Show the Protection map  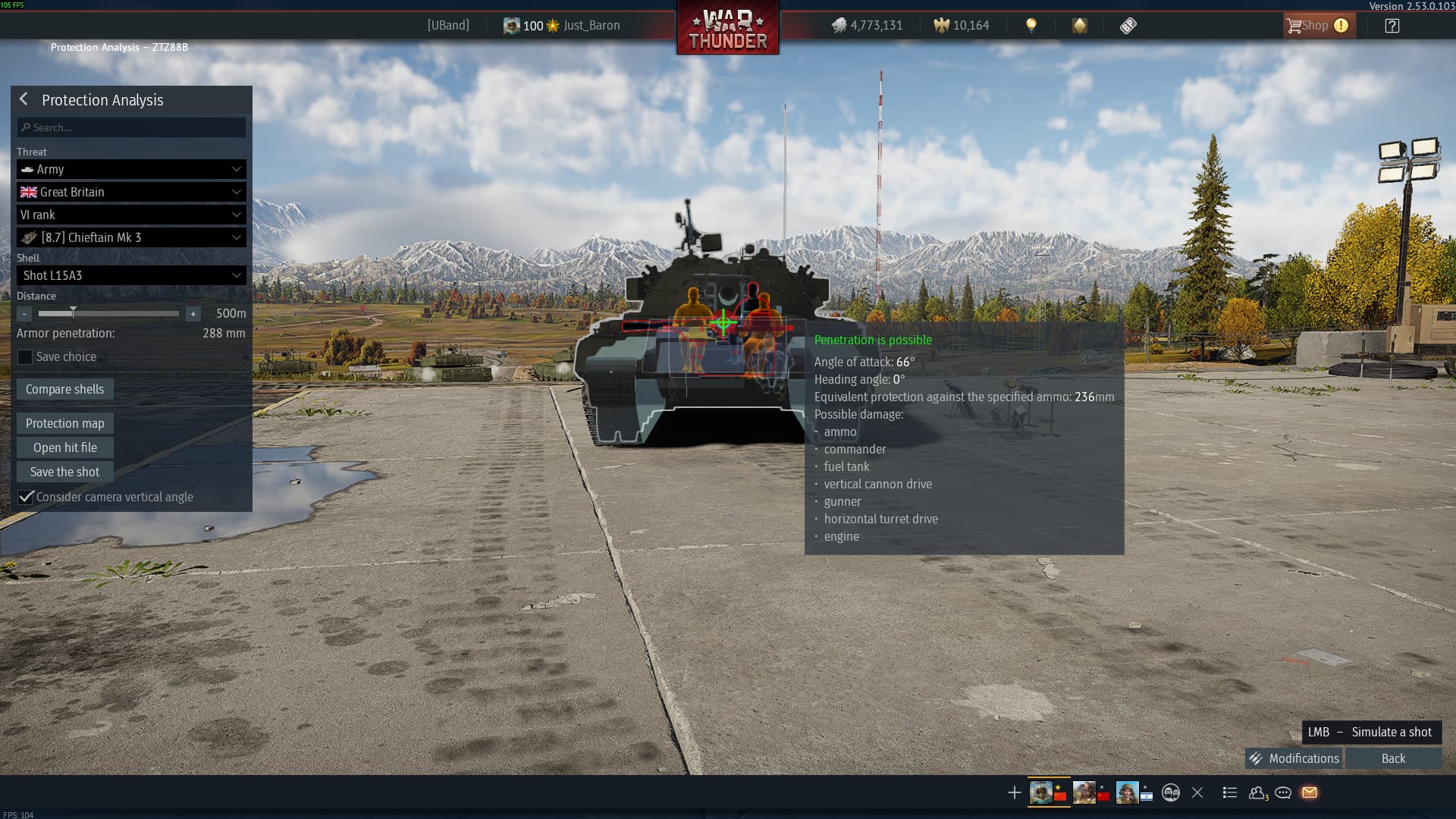[x=65, y=423]
